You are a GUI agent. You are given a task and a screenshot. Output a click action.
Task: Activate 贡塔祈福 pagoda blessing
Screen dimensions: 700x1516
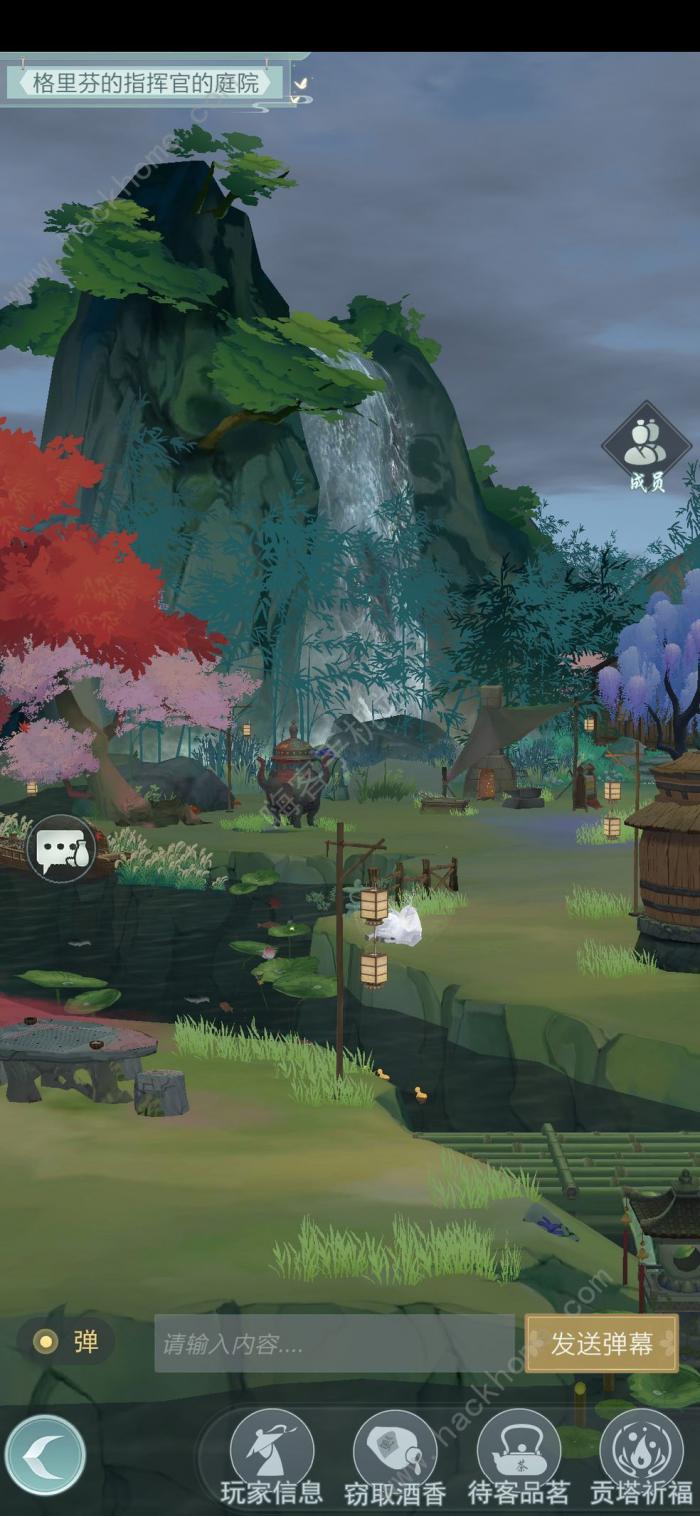tap(641, 1457)
